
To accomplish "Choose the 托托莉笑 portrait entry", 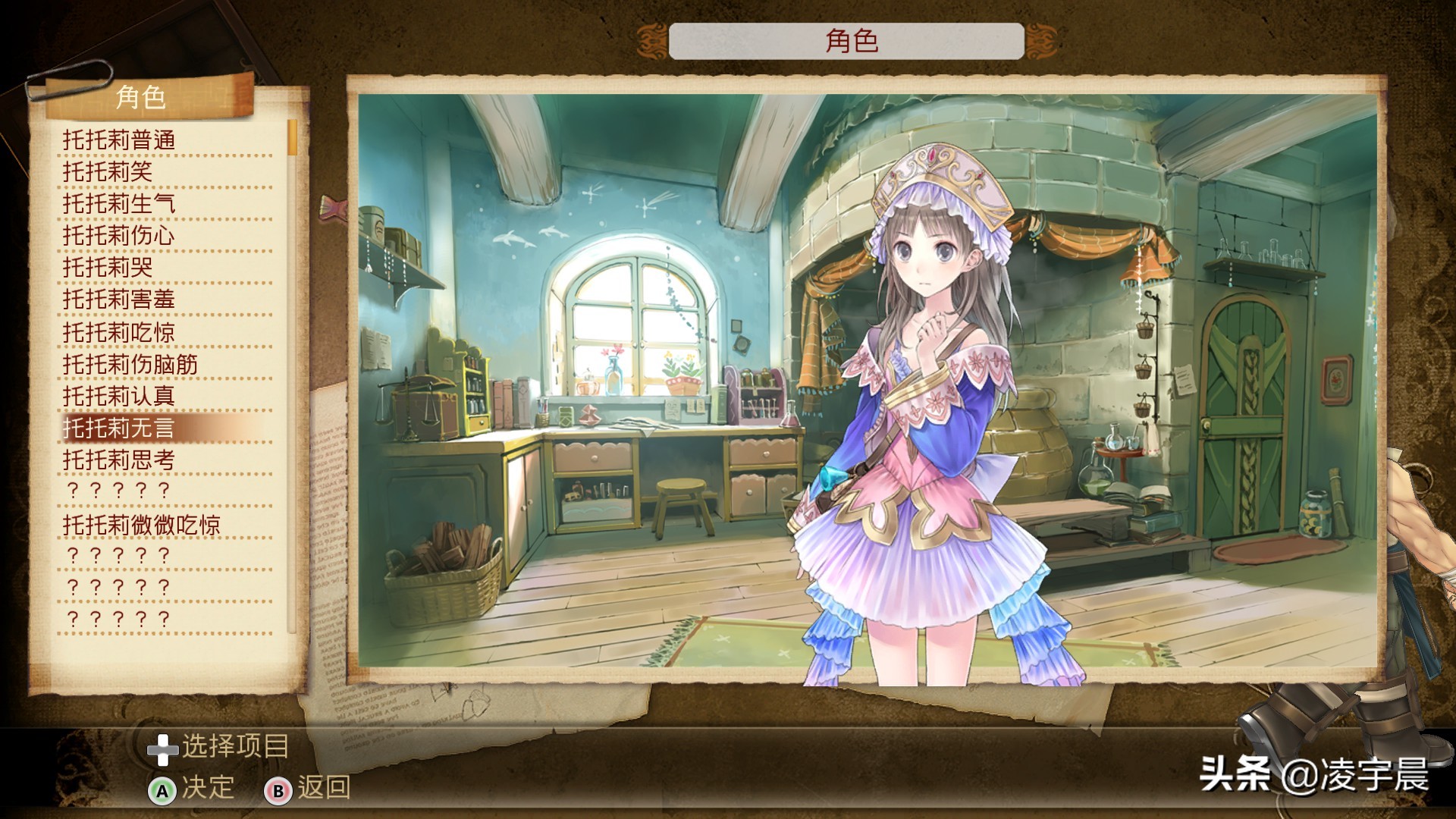I will (108, 172).
